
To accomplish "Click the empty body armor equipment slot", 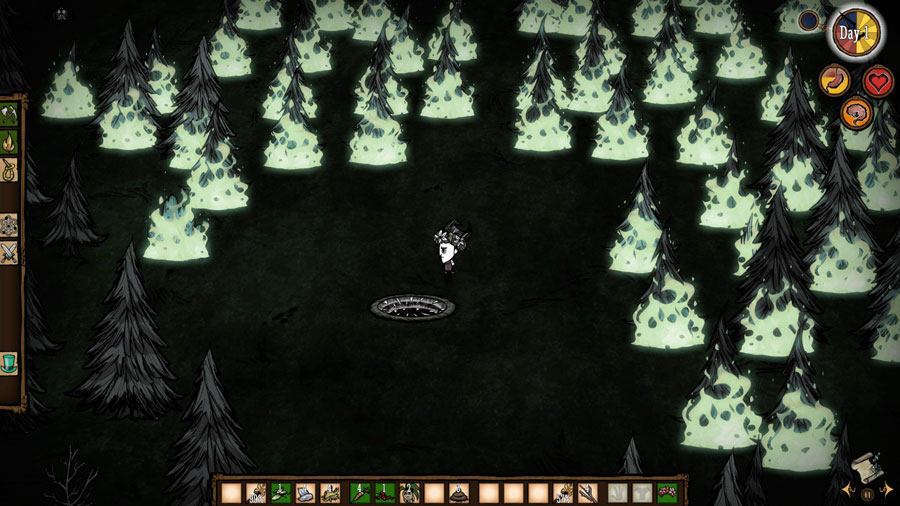I will [x=642, y=493].
